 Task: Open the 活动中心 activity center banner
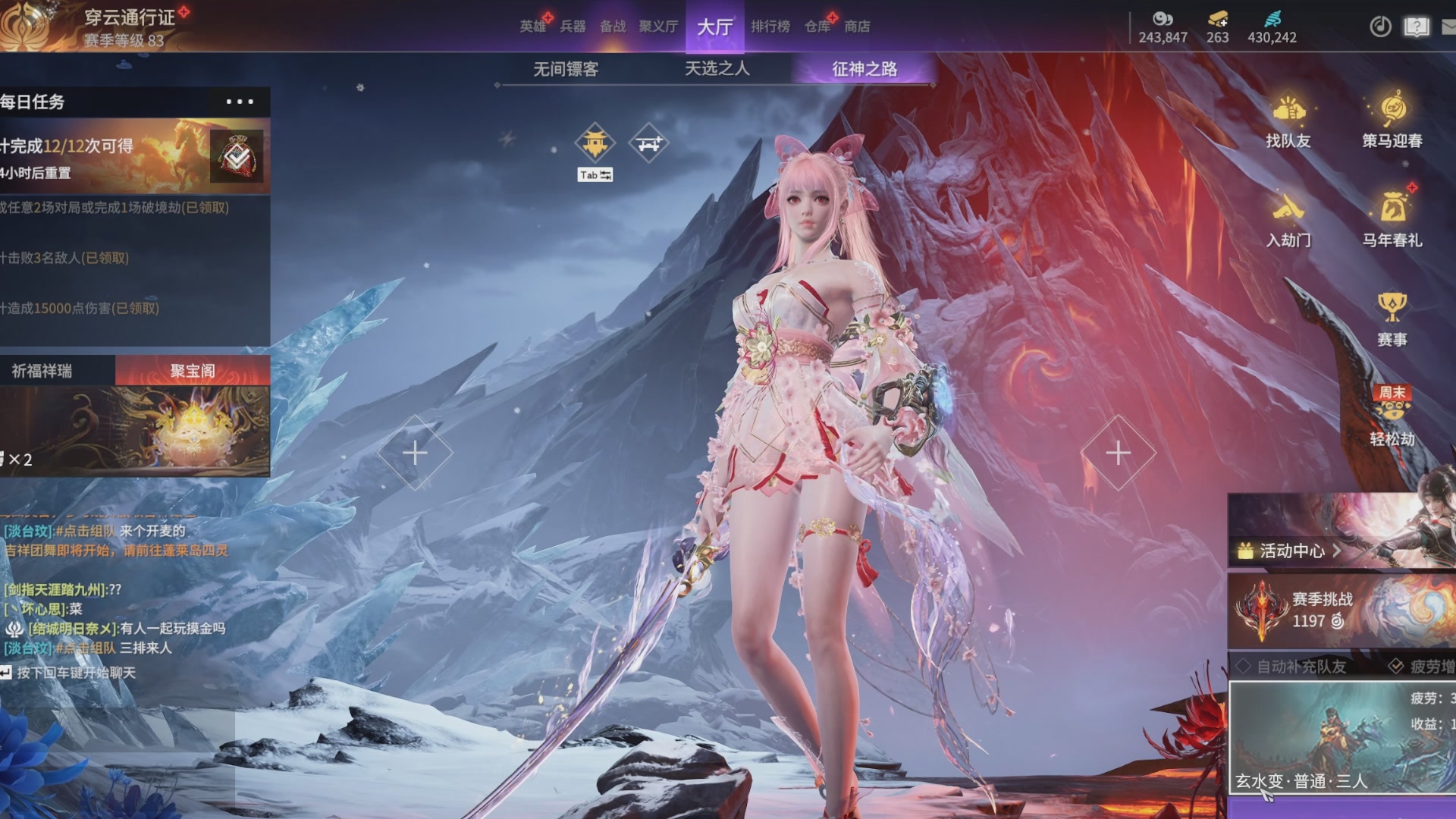tap(1289, 551)
